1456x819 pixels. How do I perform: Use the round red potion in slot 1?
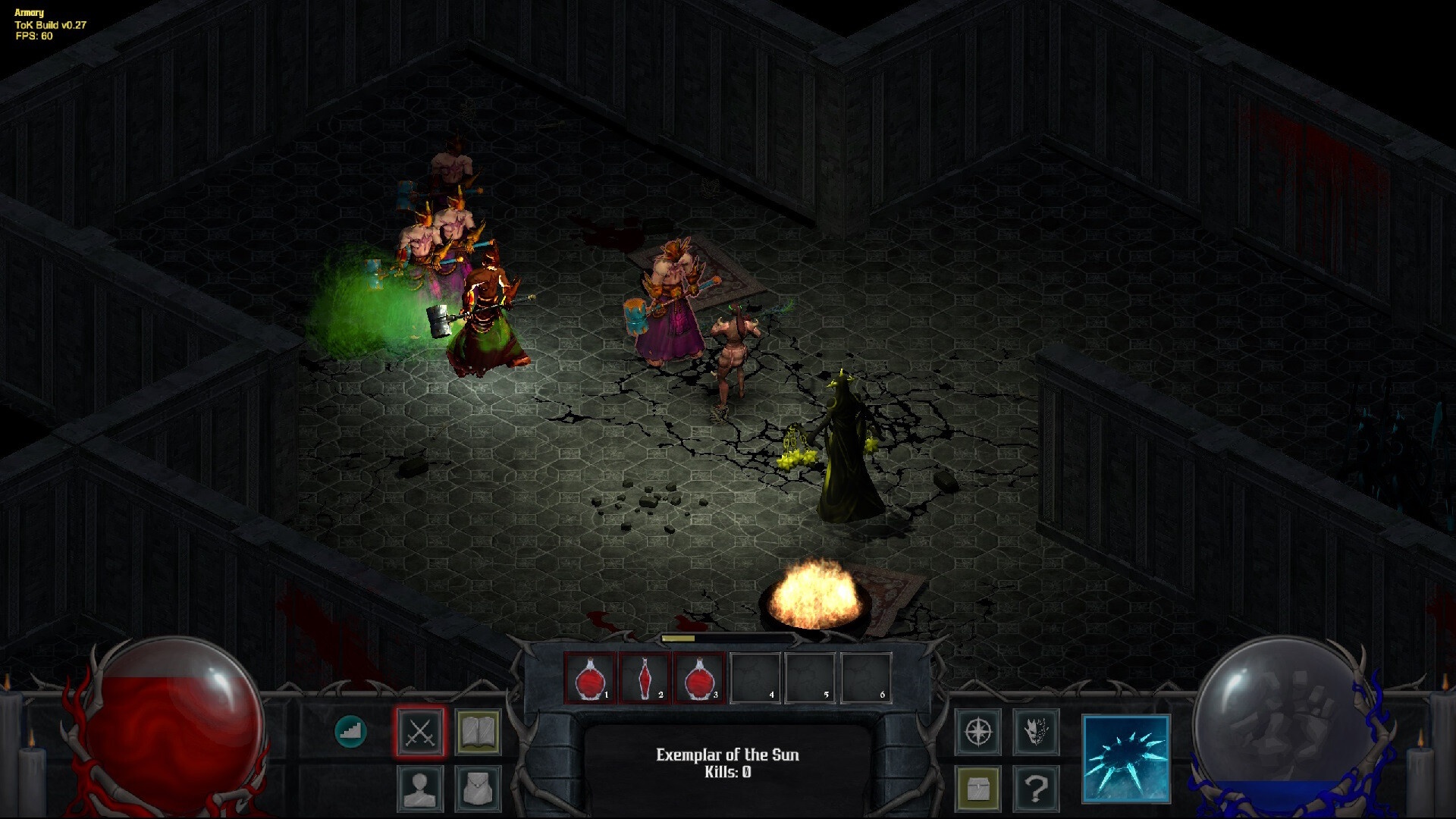click(x=589, y=679)
